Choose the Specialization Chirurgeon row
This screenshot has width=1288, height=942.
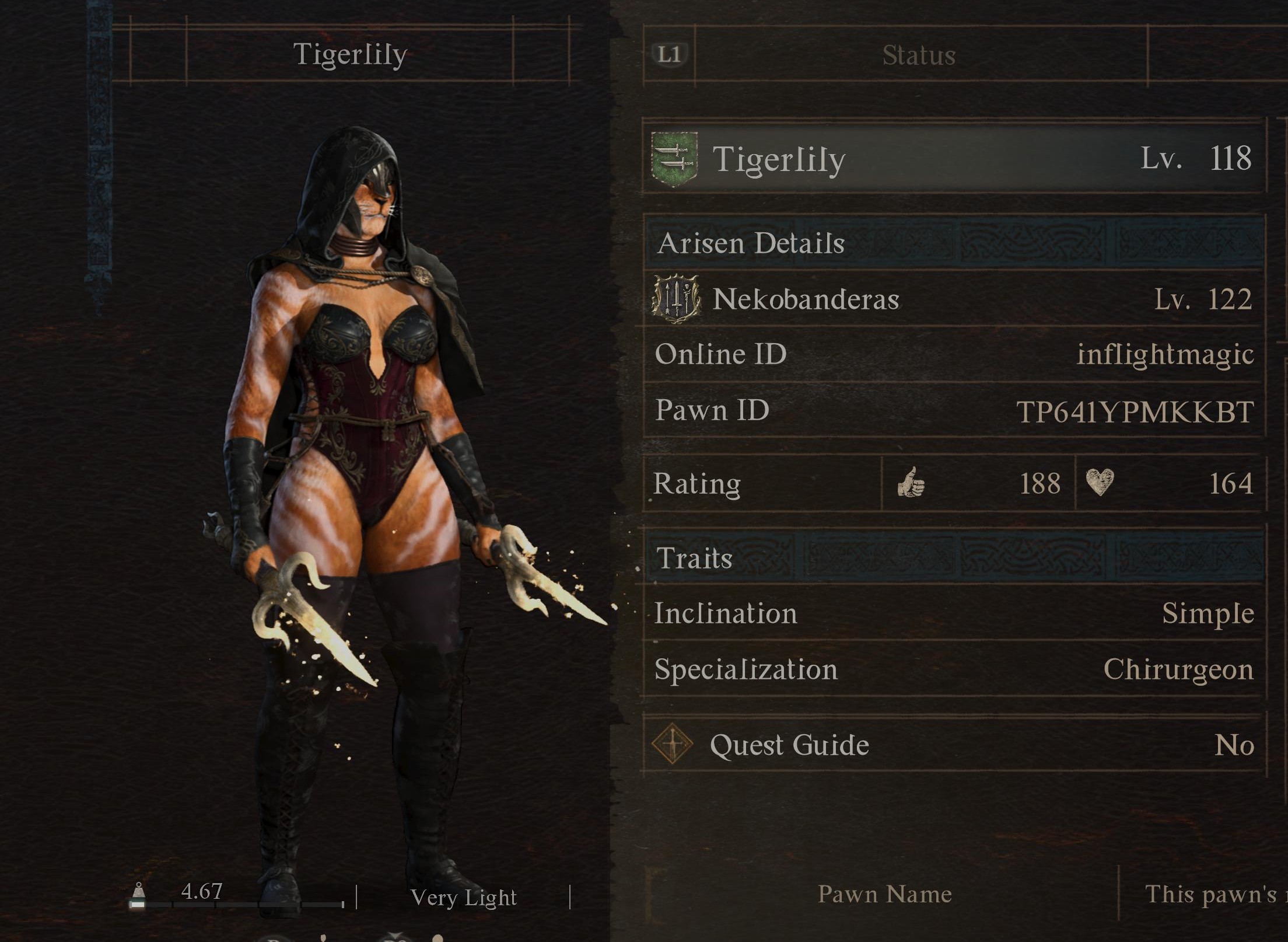point(954,669)
